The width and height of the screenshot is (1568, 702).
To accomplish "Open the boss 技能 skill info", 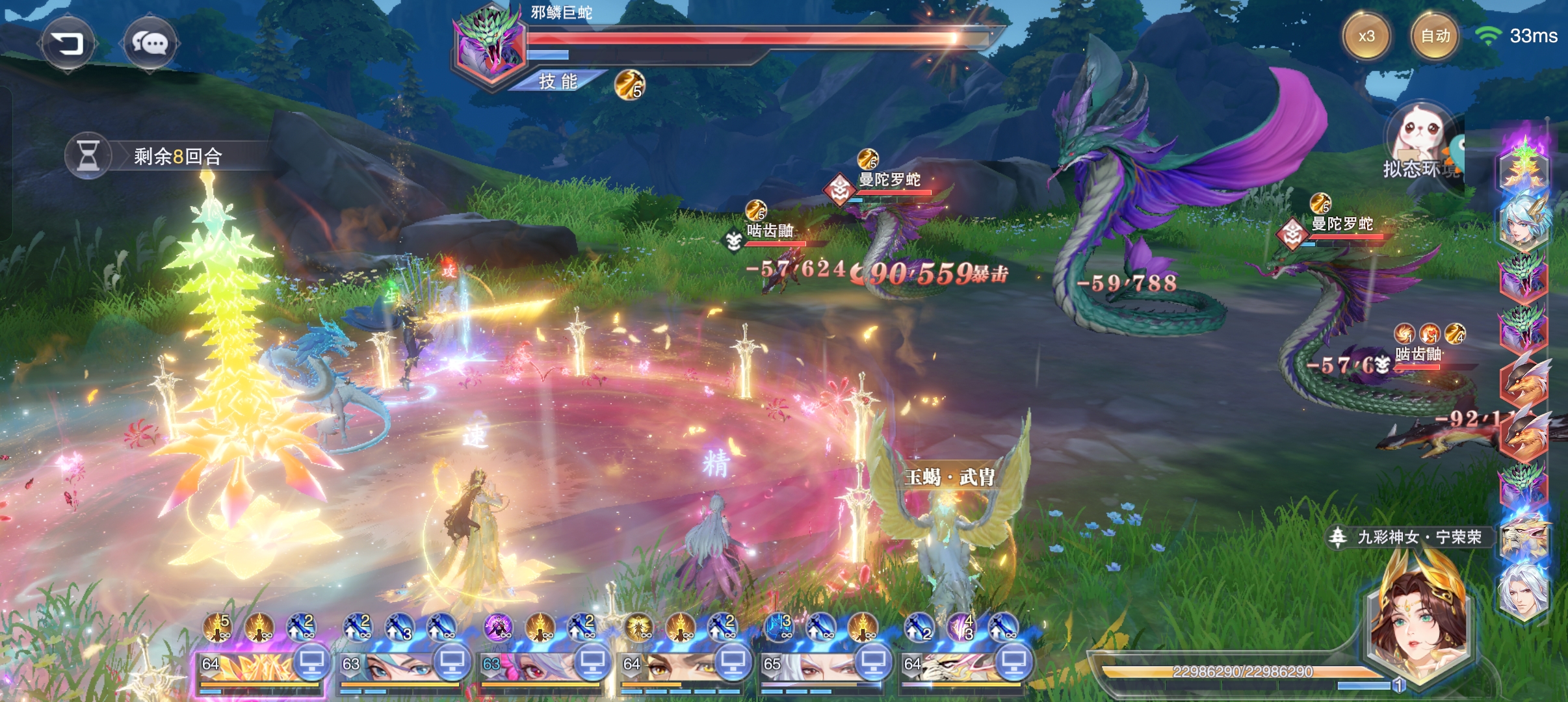I will coord(558,81).
